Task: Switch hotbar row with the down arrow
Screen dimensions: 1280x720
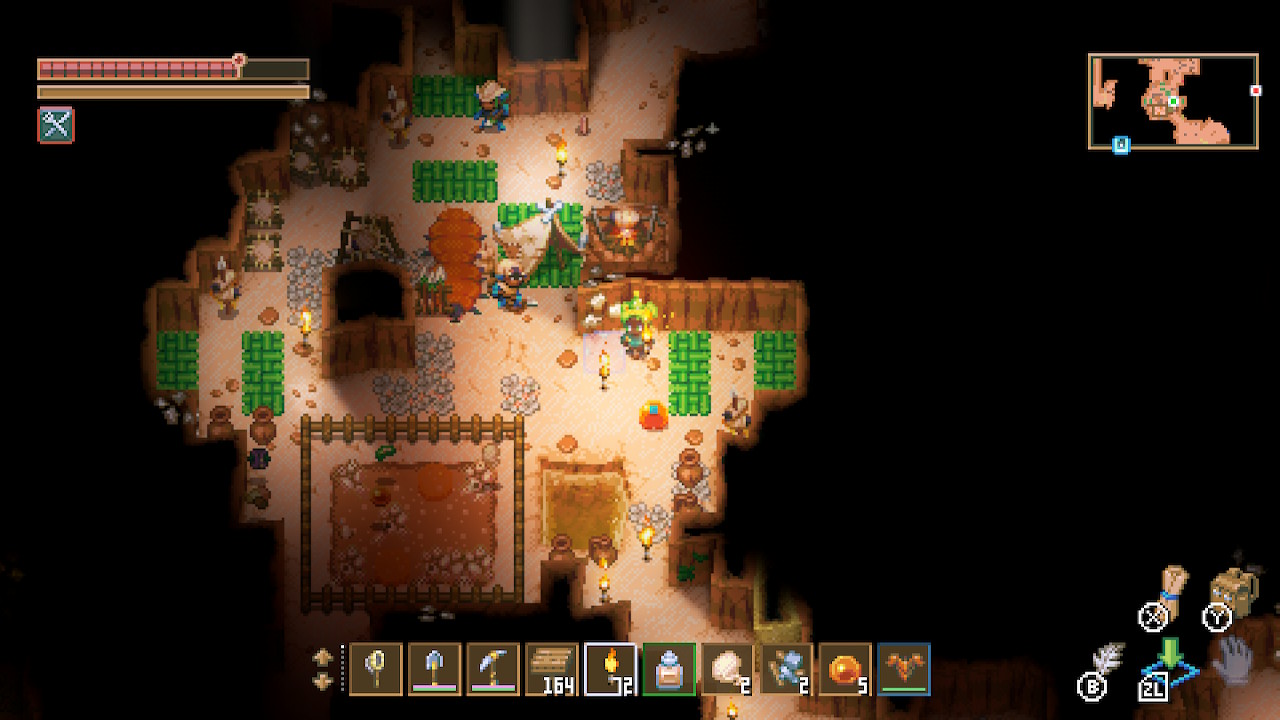Action: tap(323, 681)
